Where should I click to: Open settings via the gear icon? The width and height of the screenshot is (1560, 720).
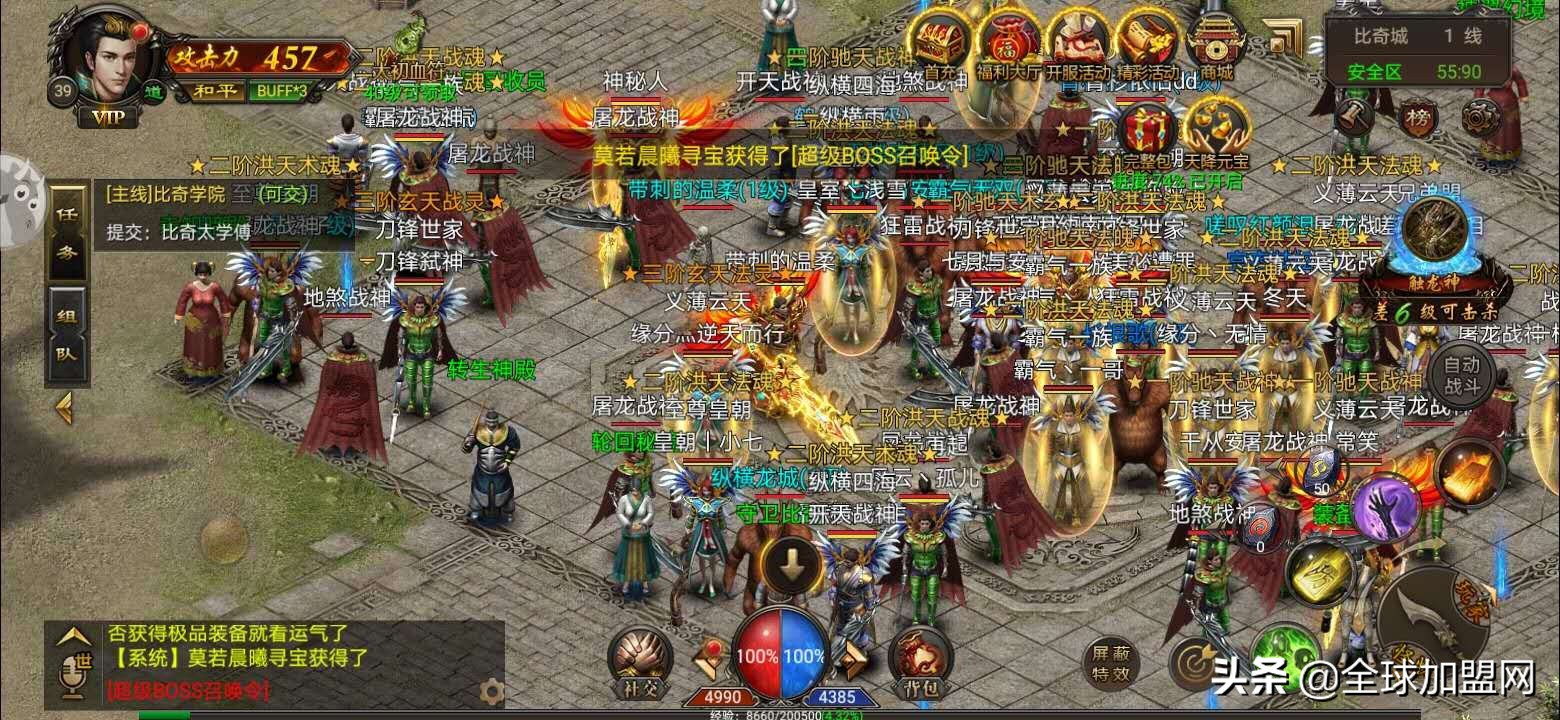coord(490,691)
